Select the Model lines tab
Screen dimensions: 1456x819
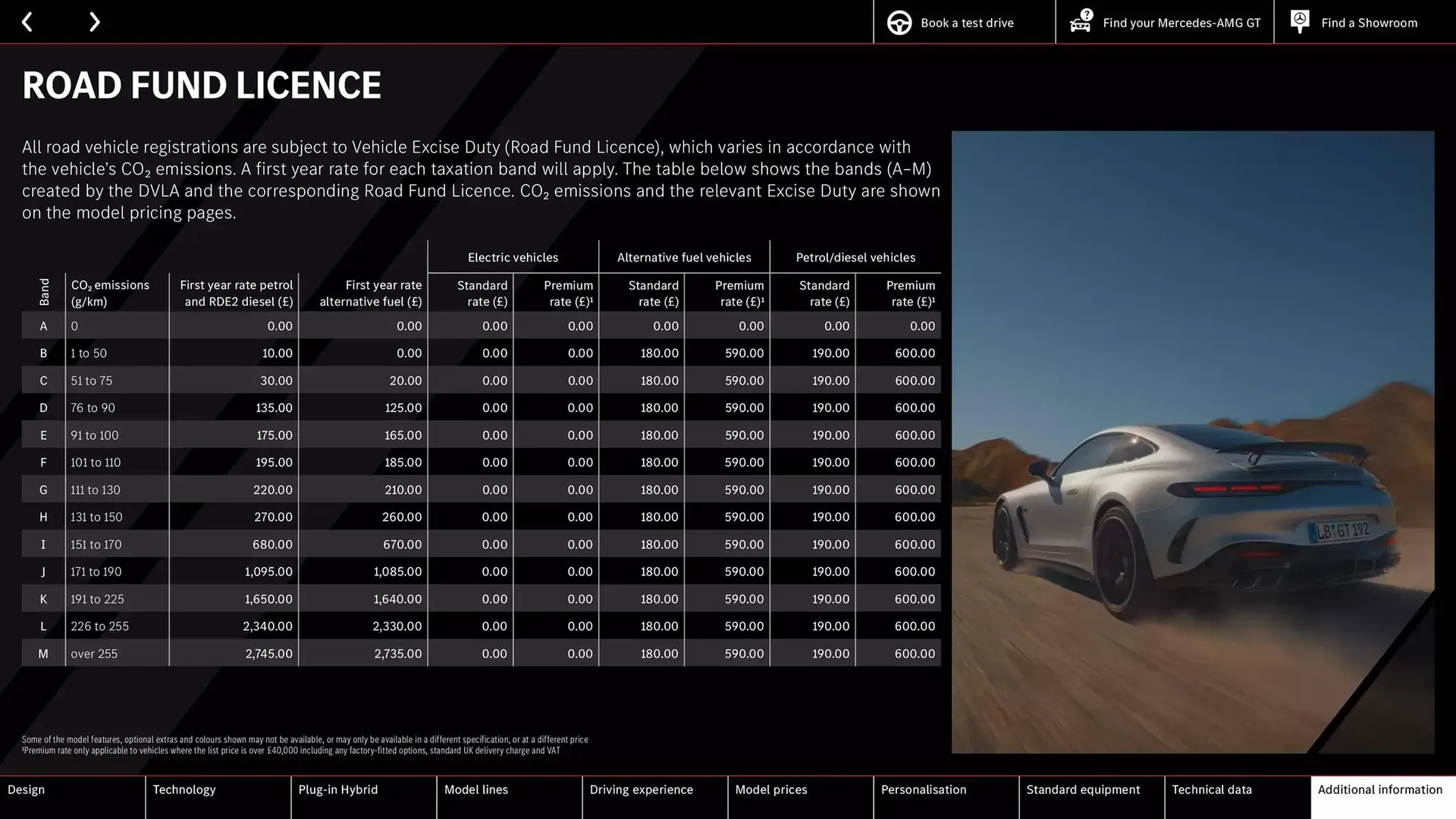tap(509, 796)
